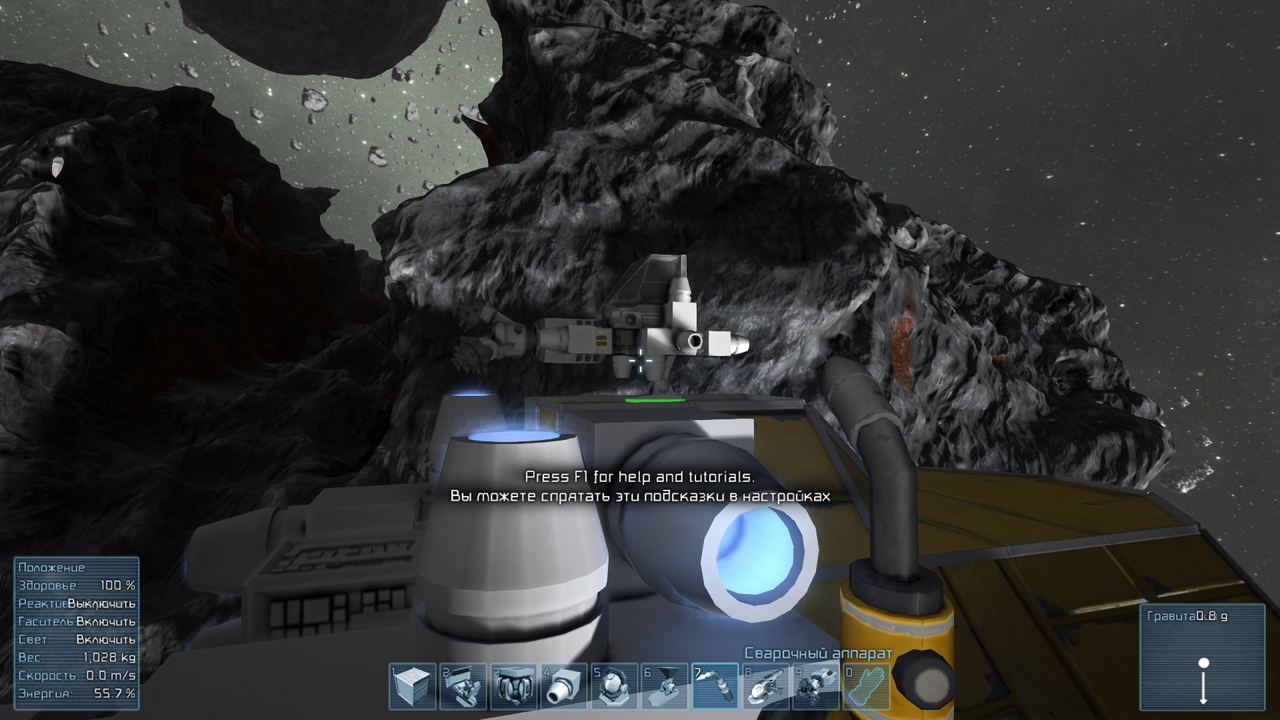1280x720 pixels.
Task: Select the empty hand glove slot
Action: tap(866, 687)
